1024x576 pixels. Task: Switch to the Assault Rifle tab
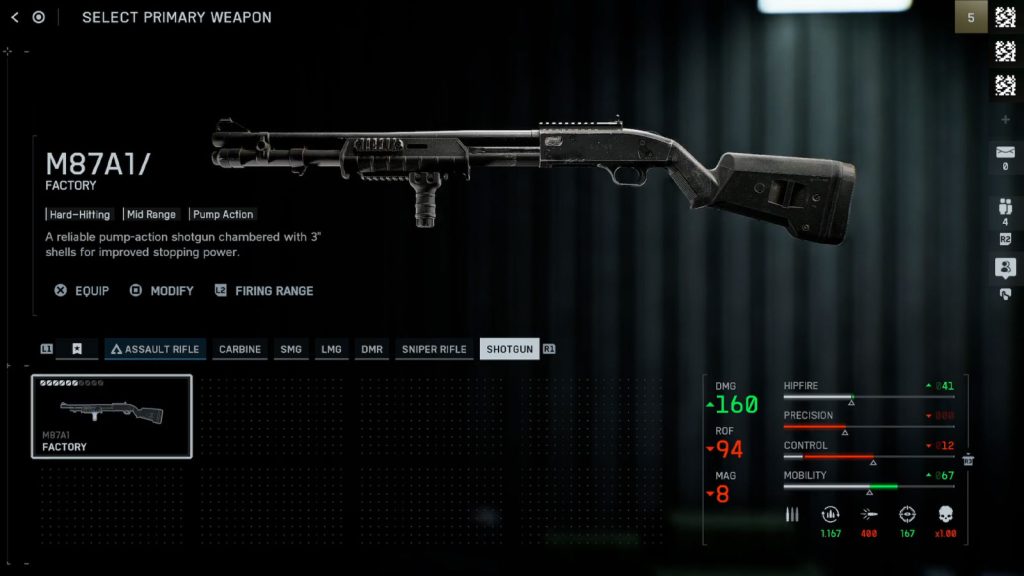pos(155,349)
